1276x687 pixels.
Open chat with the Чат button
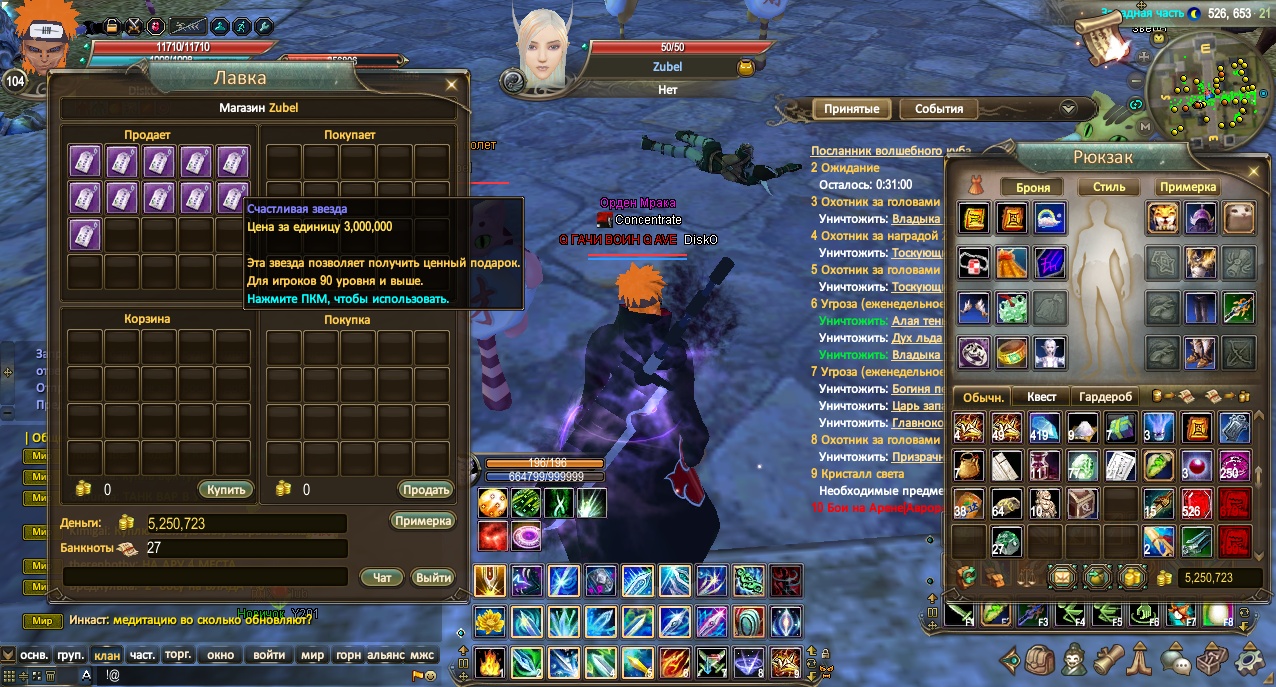[382, 577]
